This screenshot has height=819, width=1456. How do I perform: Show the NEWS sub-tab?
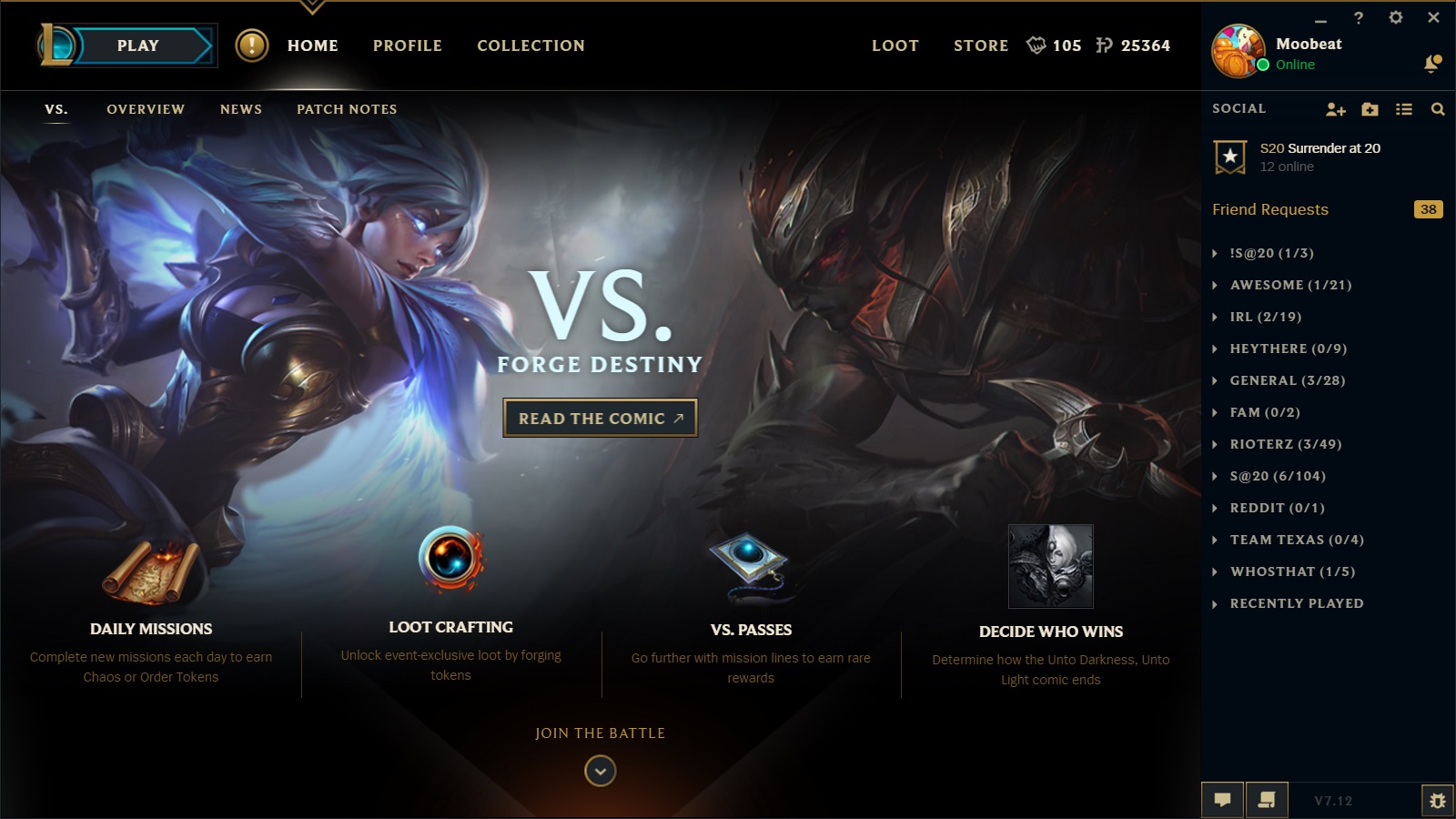[241, 109]
